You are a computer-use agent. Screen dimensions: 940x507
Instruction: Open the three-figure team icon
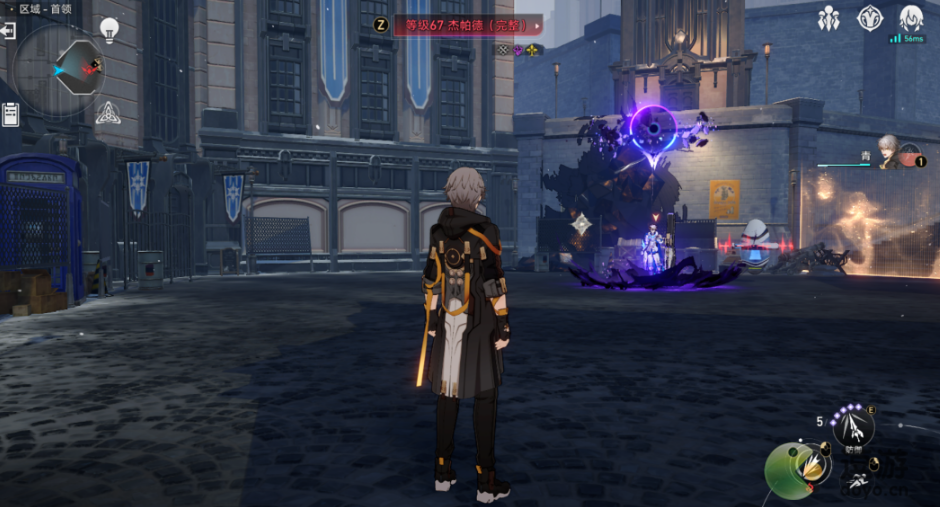click(828, 18)
